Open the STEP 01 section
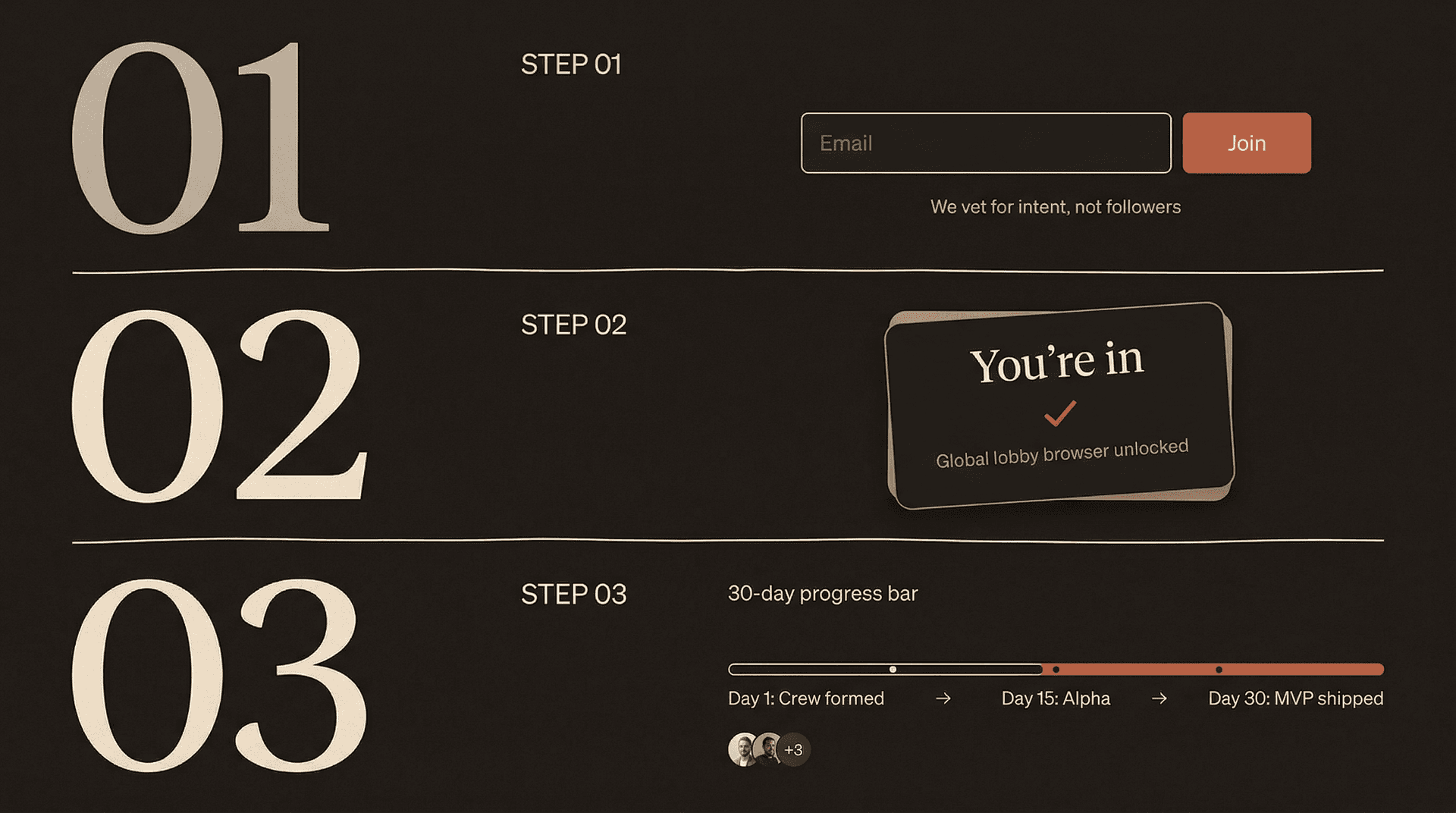The width and height of the screenshot is (1456, 813). click(x=571, y=65)
